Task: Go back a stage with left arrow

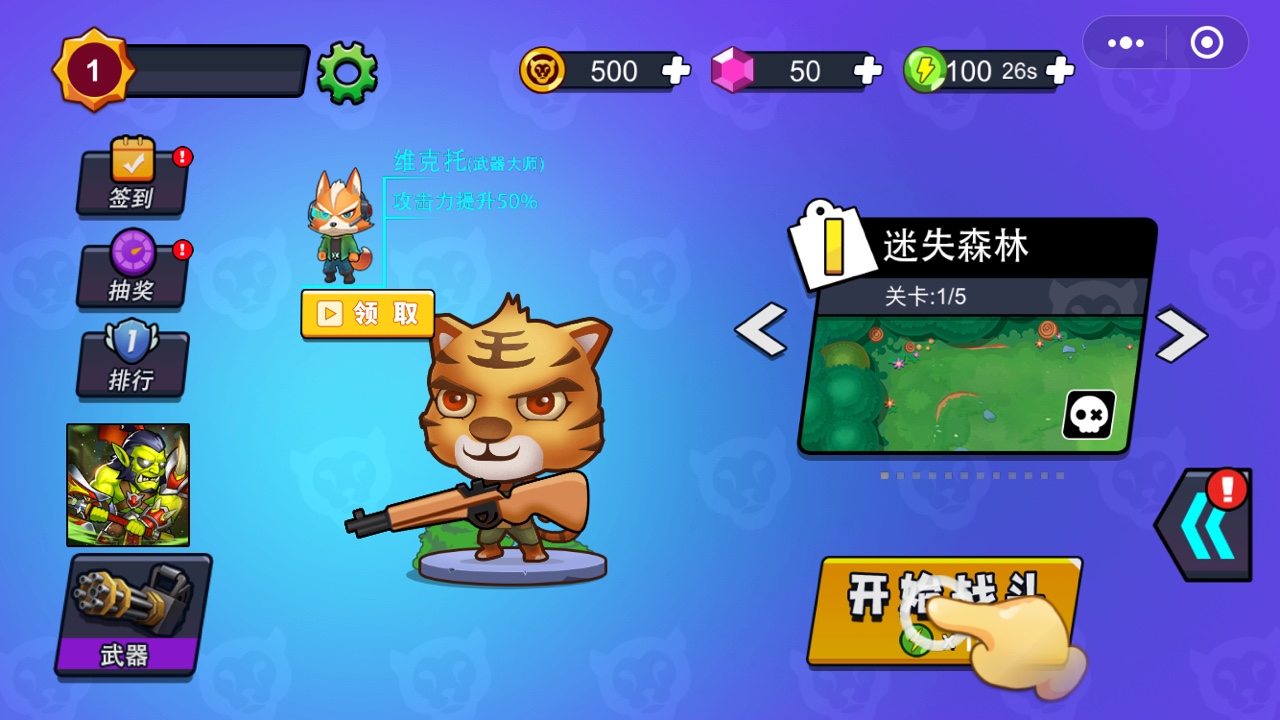Action: (x=762, y=330)
